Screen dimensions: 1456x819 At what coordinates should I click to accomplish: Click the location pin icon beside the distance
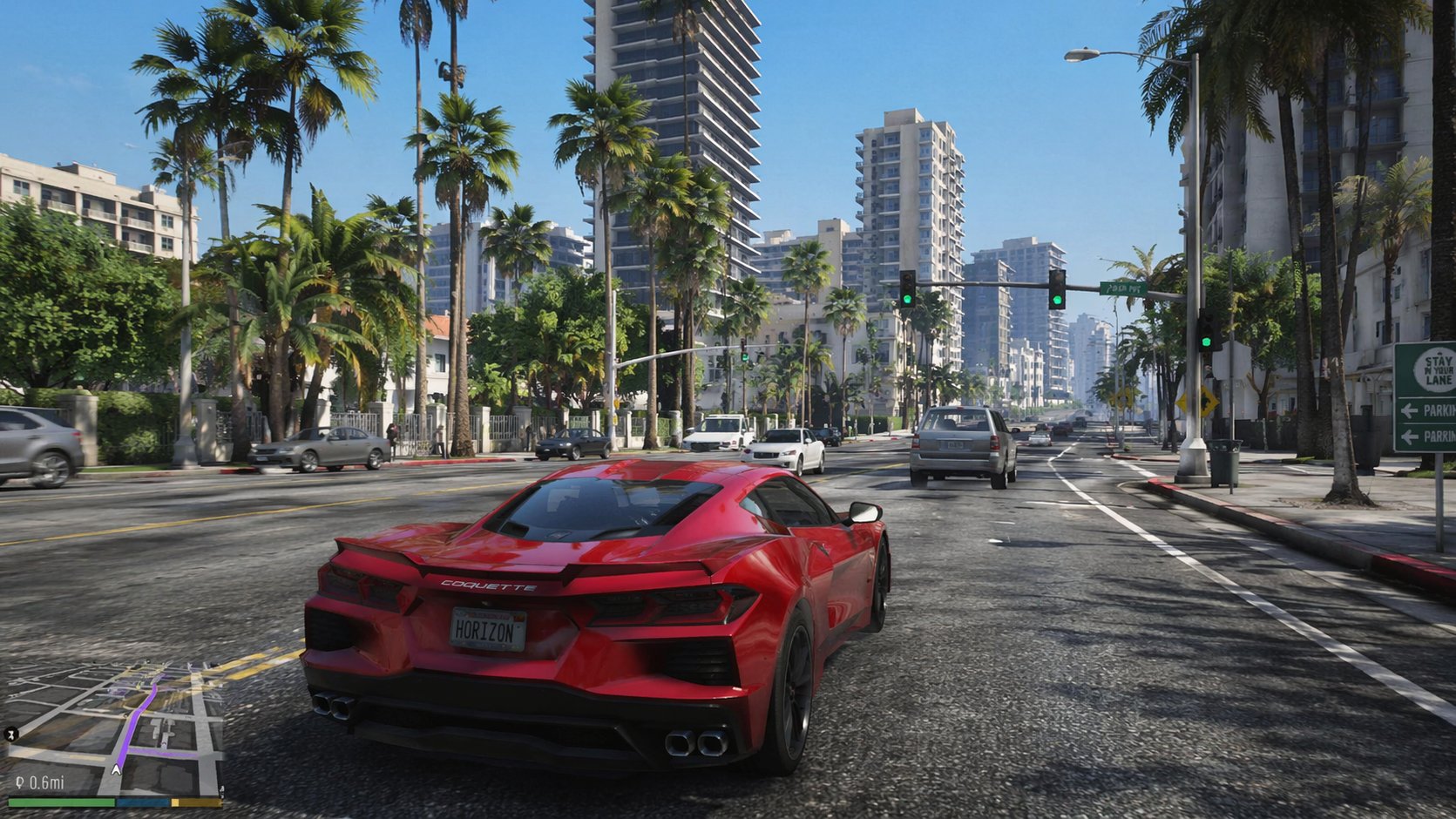tap(20, 782)
